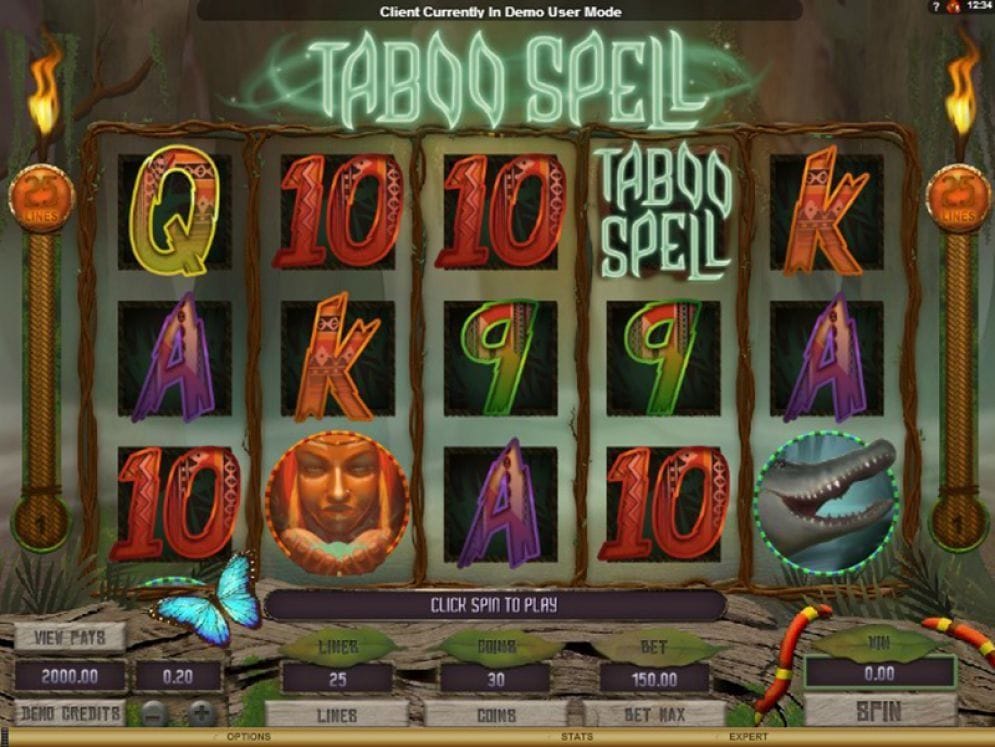Screen dimensions: 995x747
Task: Show the Stats panel
Action: 576,738
